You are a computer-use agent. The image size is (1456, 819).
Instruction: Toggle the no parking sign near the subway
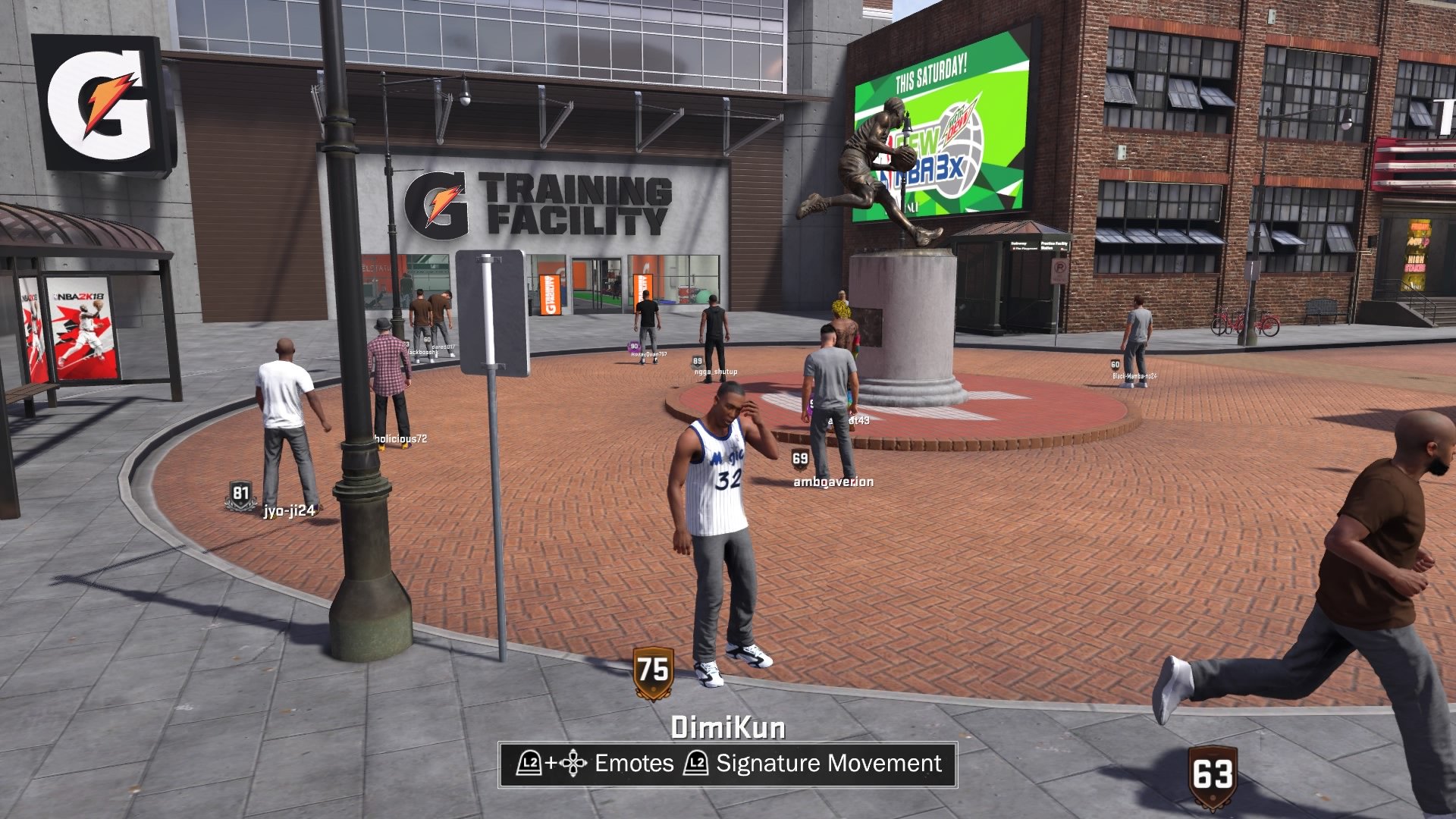click(x=1059, y=271)
